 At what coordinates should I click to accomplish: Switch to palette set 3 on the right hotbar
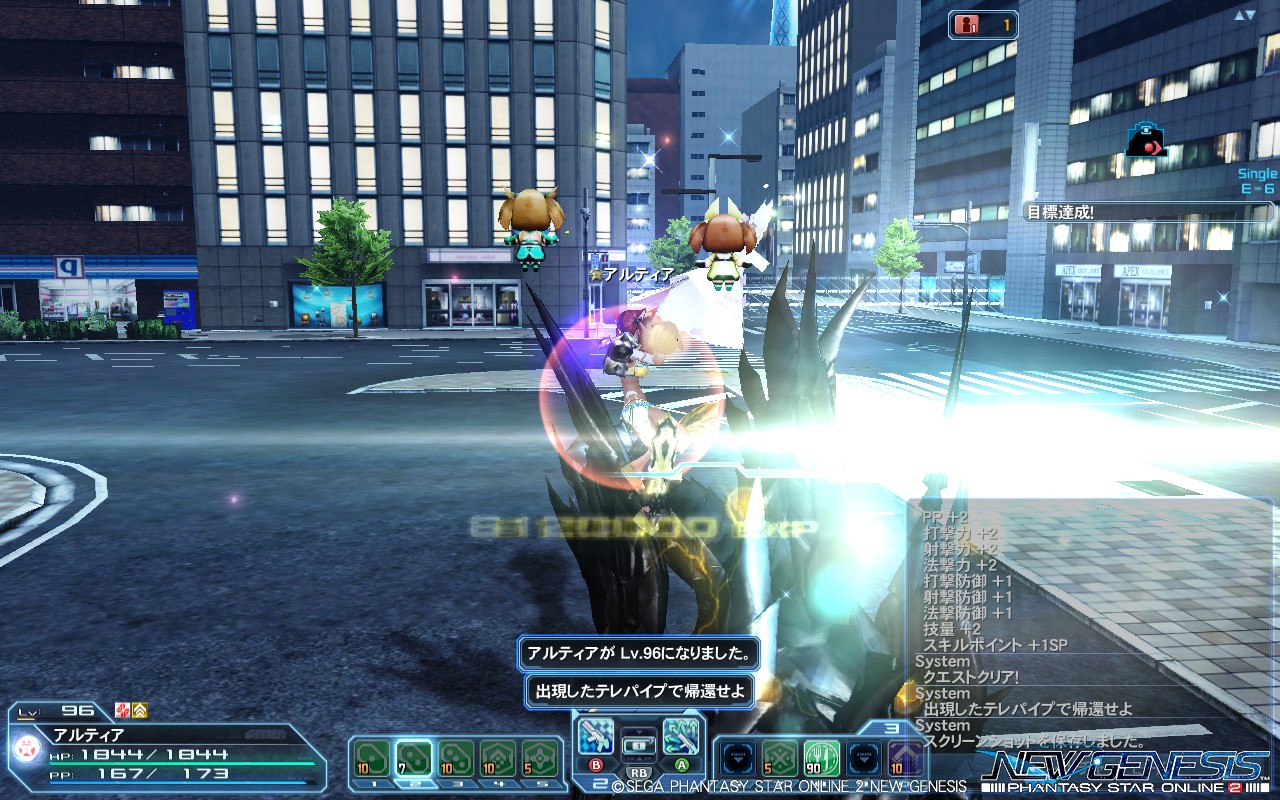893,729
